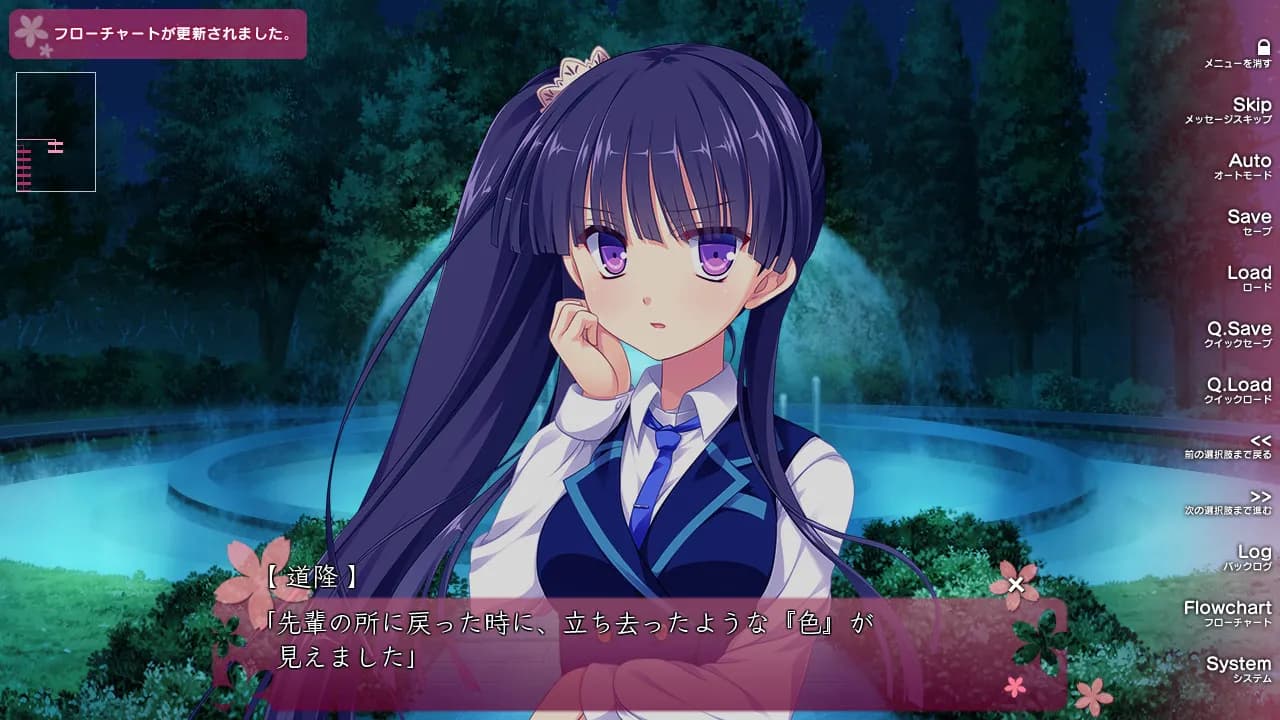Click the flower icon on the flowchart notification

(33, 33)
